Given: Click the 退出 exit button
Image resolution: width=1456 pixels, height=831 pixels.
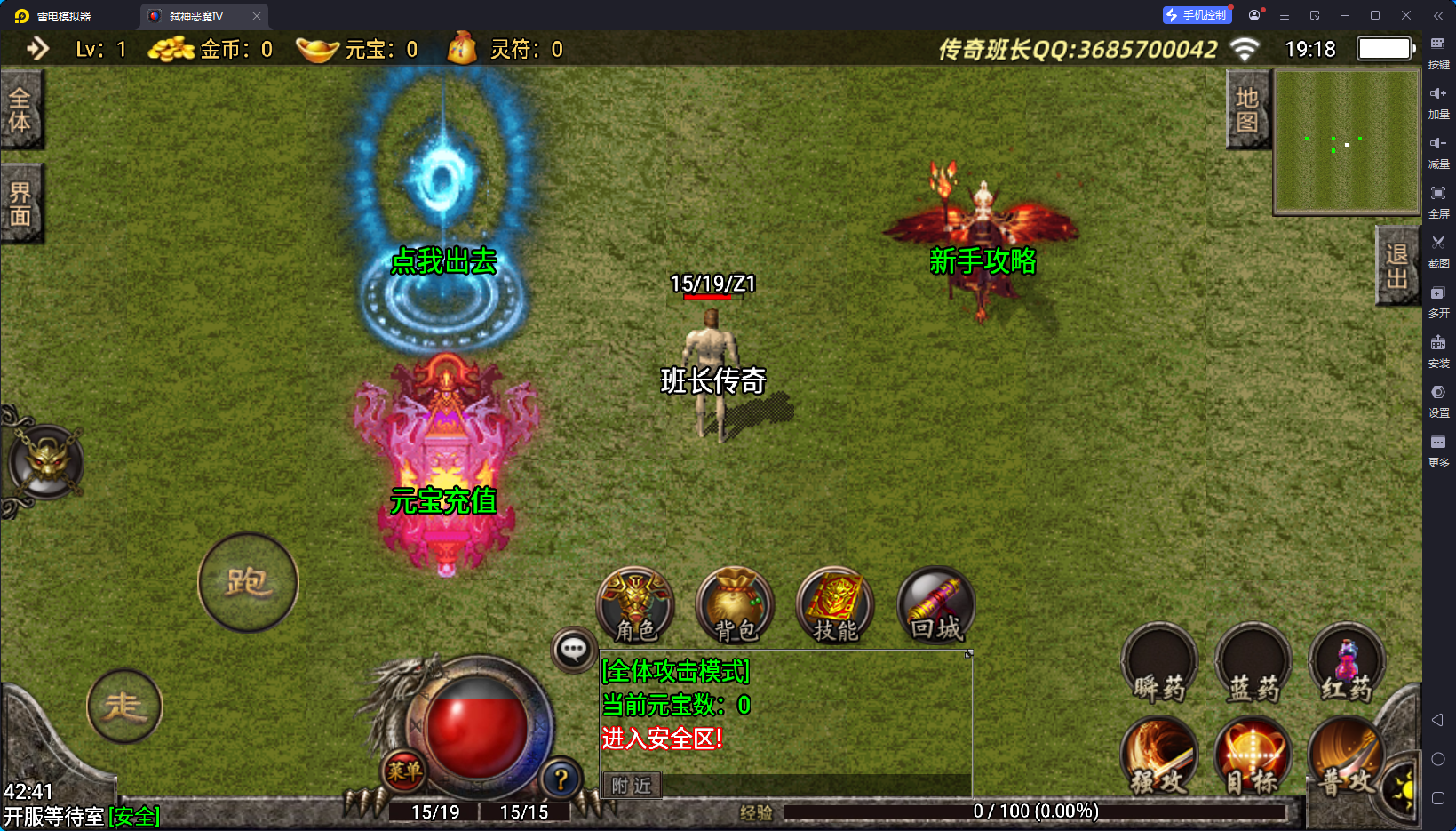Looking at the screenshot, I should point(1396,266).
